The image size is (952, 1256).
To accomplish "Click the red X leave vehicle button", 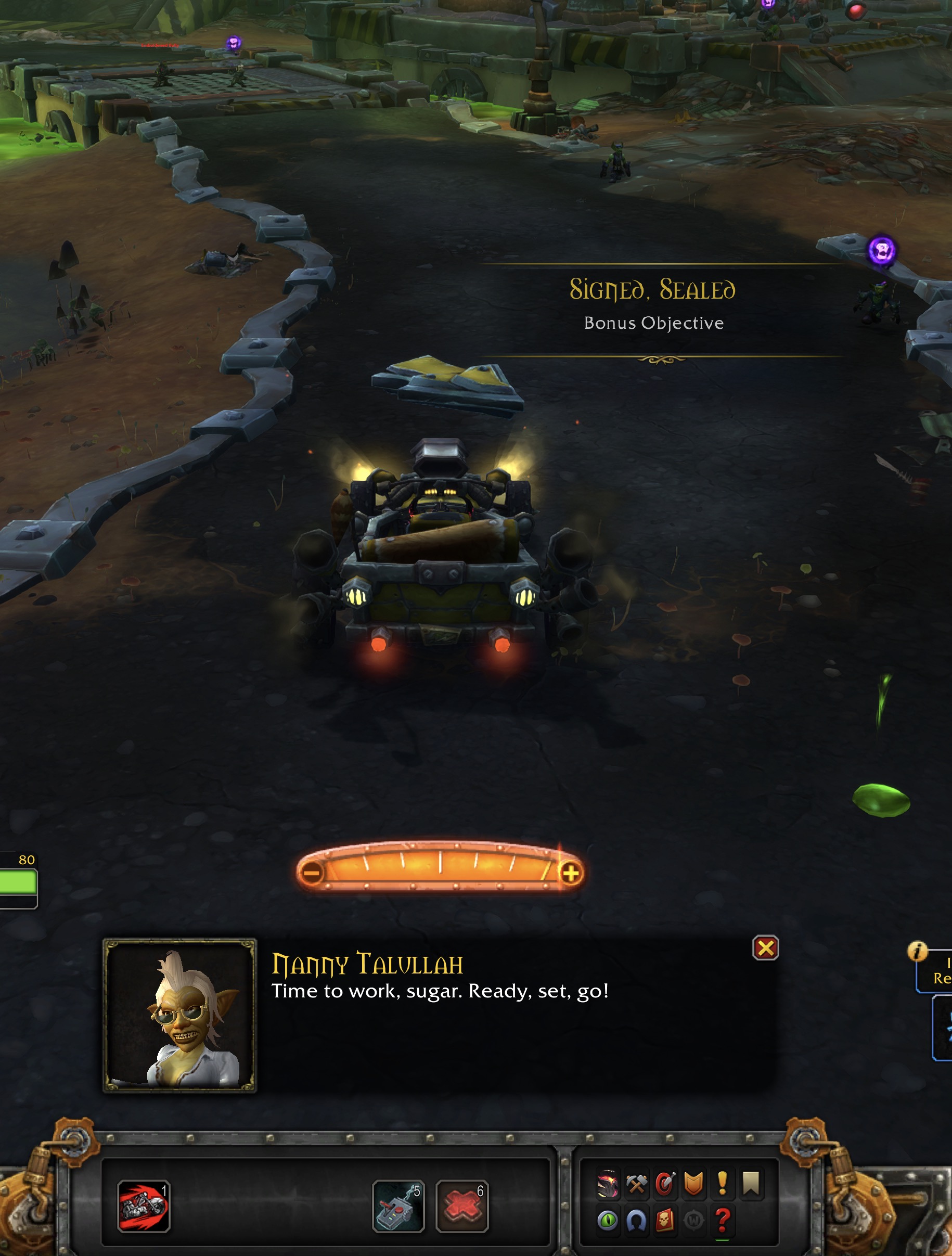I will click(x=462, y=1206).
